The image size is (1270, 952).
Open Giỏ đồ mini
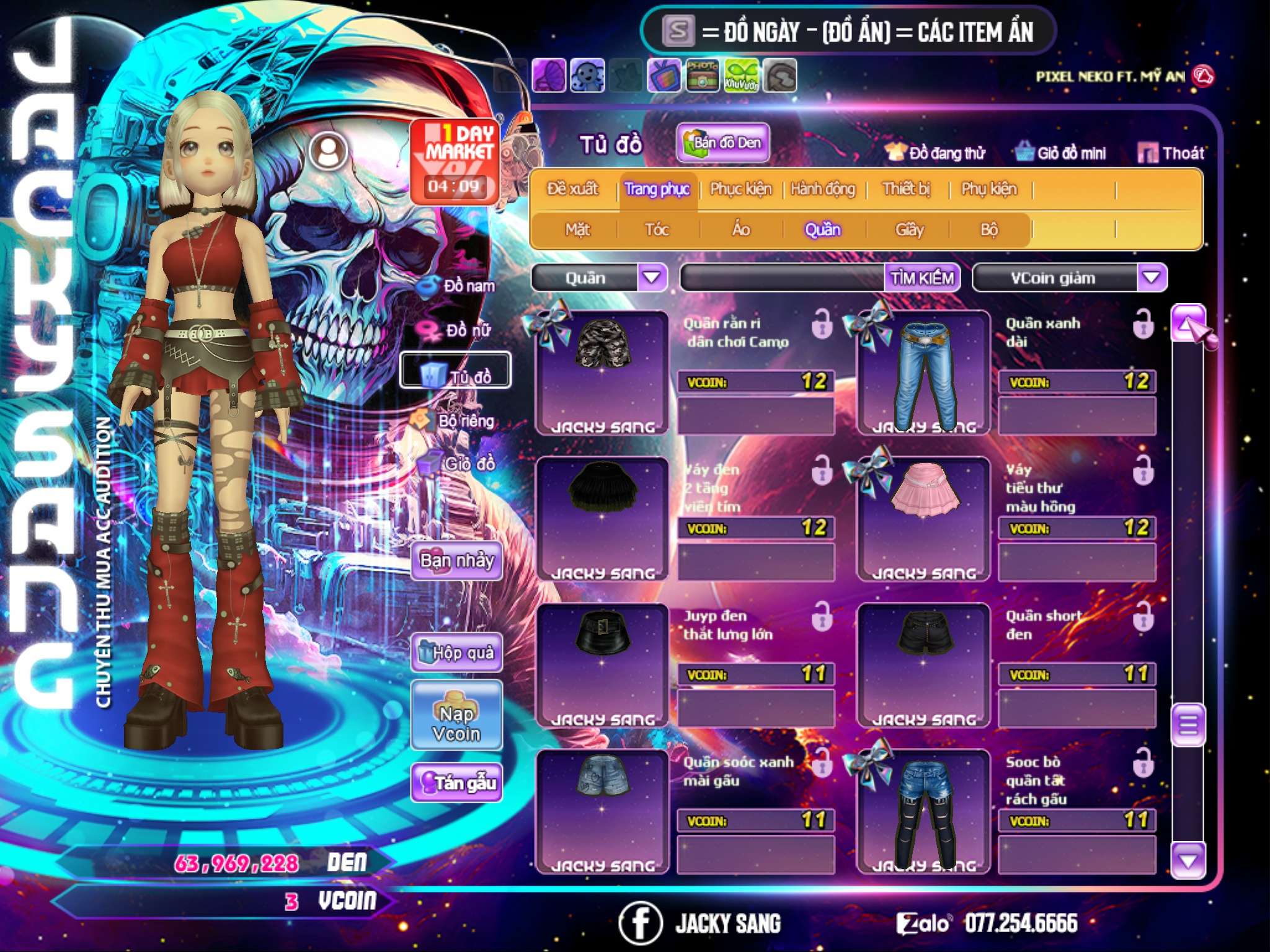1062,152
